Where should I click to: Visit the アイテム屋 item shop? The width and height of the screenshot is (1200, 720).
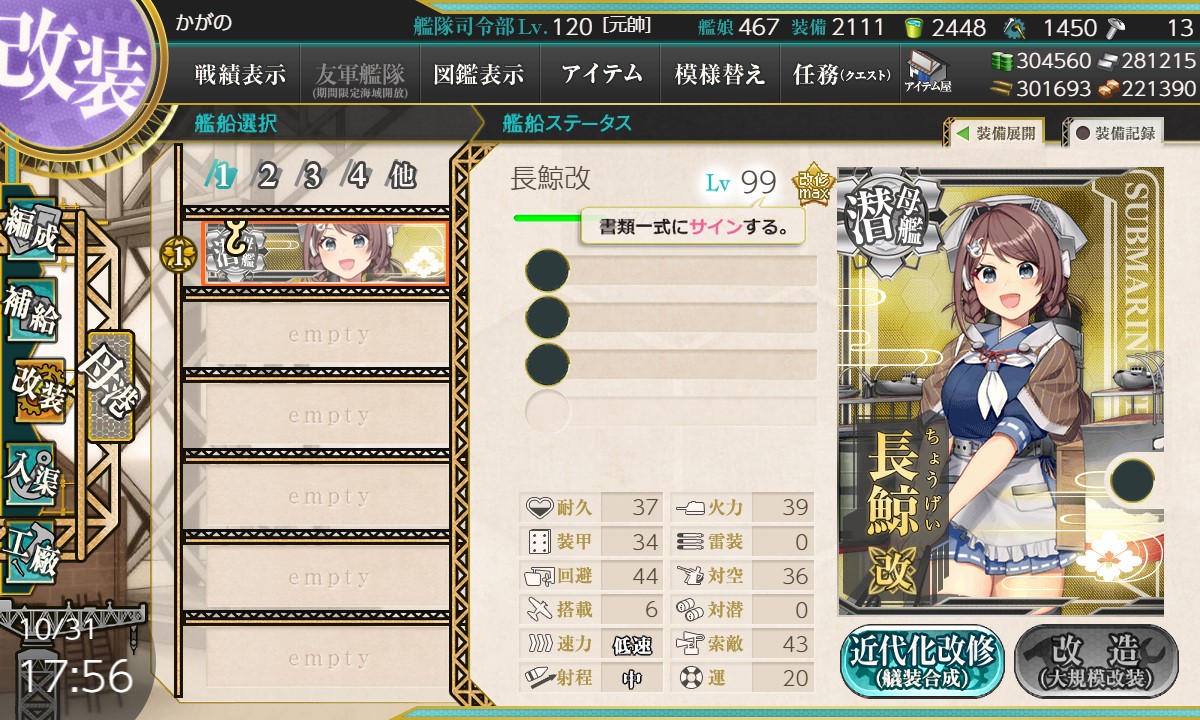pos(927,73)
